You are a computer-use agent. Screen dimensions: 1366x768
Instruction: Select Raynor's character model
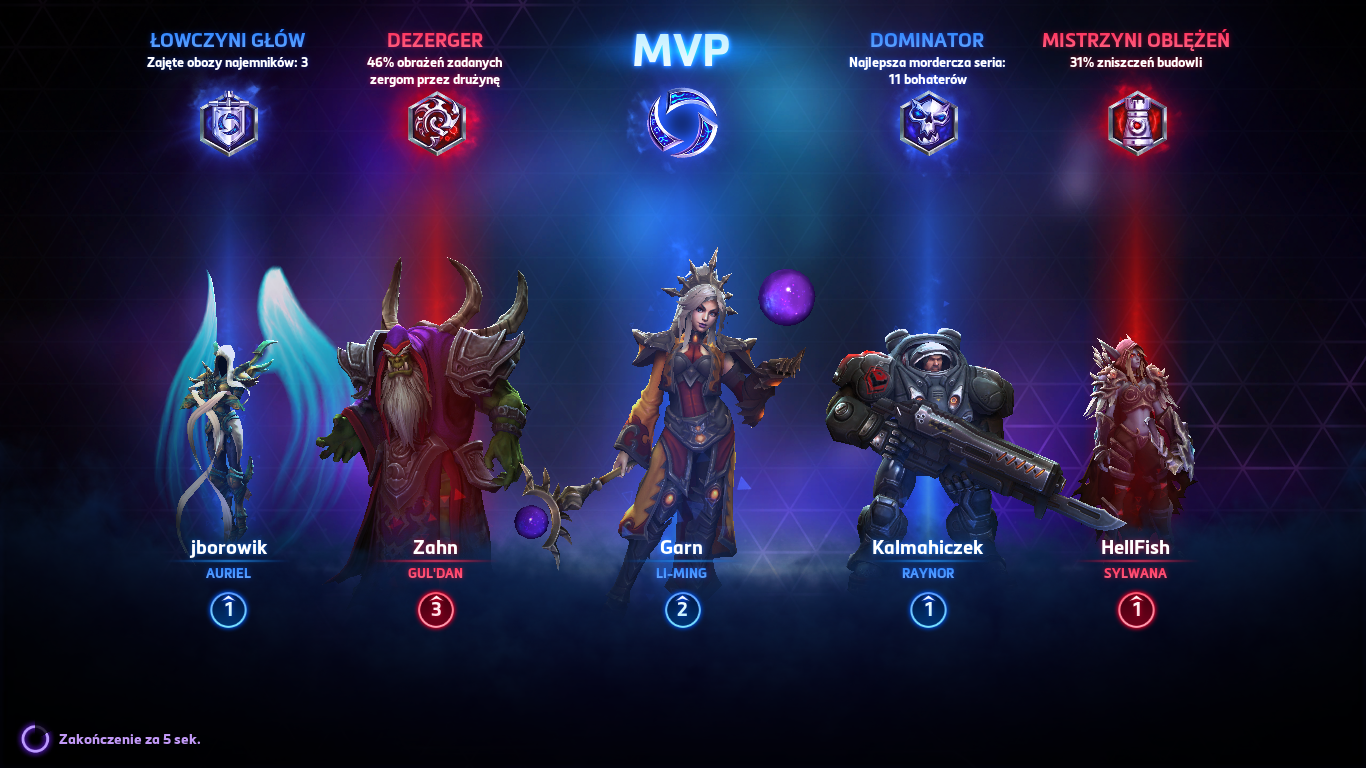930,420
